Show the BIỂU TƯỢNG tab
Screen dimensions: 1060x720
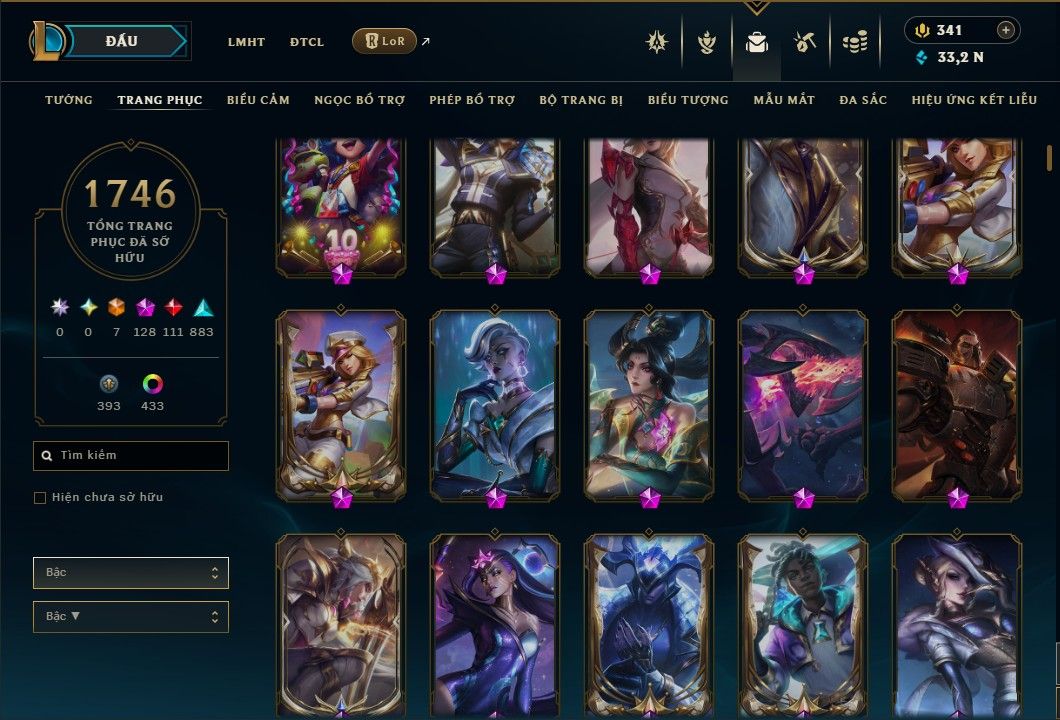tap(688, 100)
